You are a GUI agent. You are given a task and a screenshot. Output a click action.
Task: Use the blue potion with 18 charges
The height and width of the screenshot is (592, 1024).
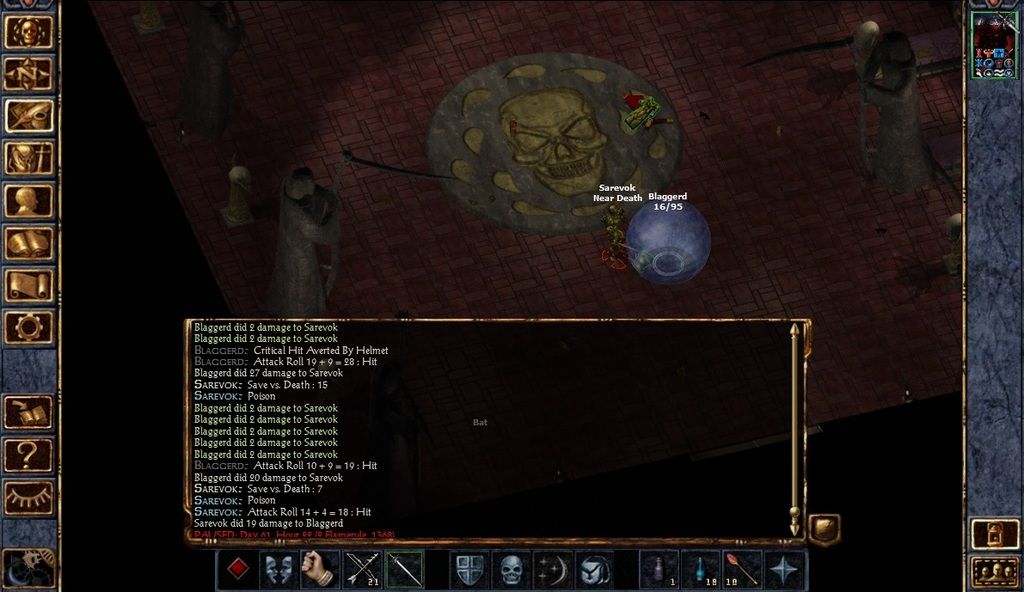(x=701, y=570)
